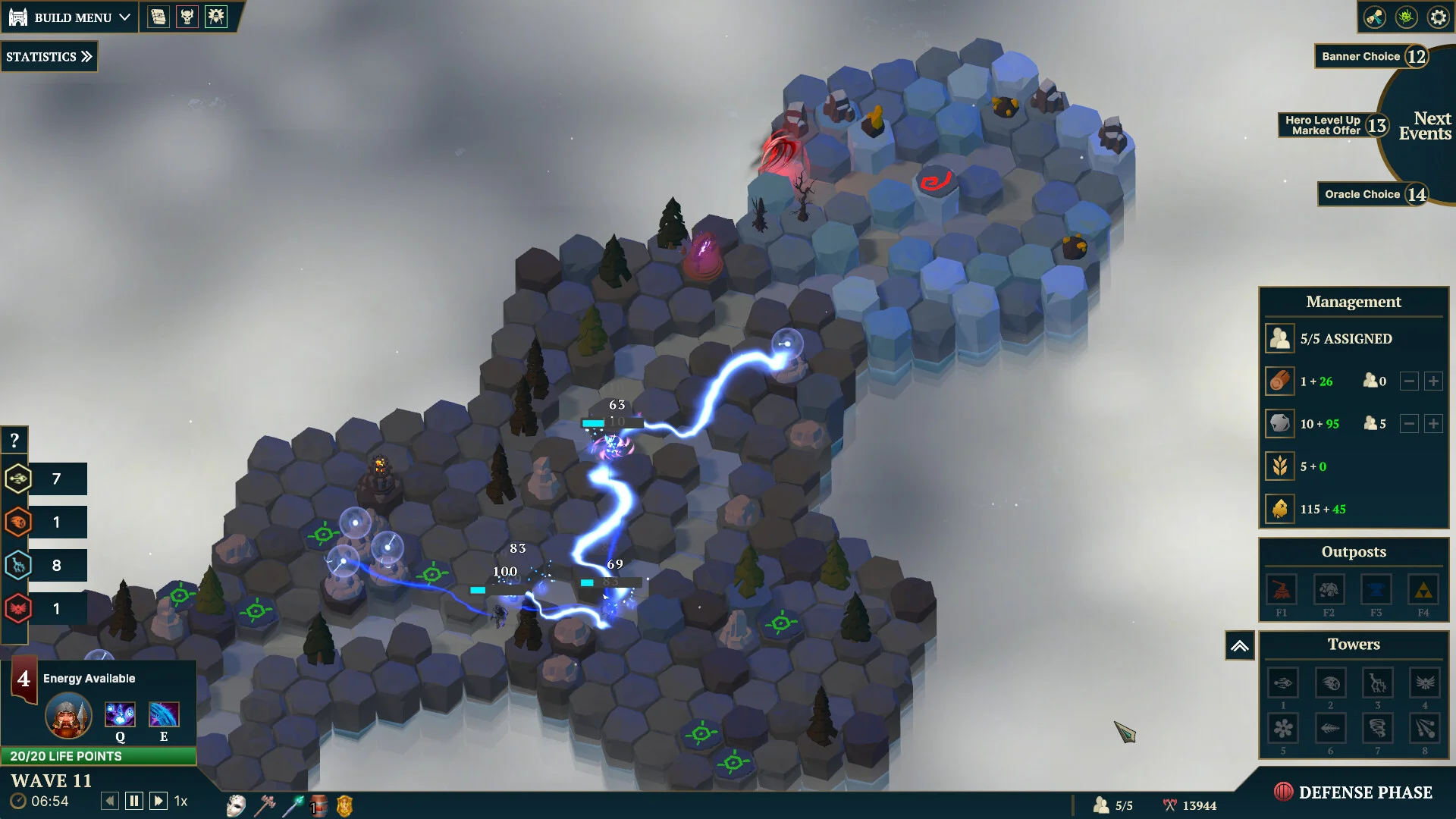1456x819 pixels.
Task: Add a worker to wood production
Action: pos(1432,381)
